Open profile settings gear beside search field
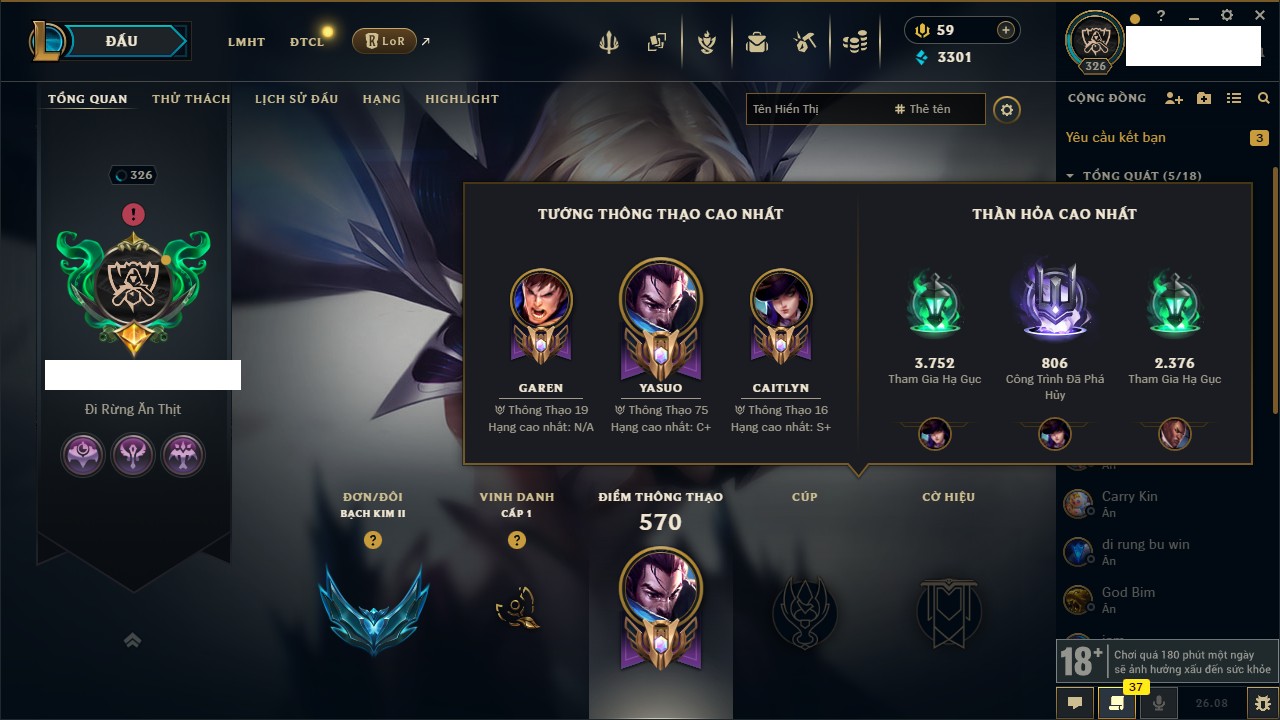Viewport: 1280px width, 720px height. click(x=1007, y=109)
